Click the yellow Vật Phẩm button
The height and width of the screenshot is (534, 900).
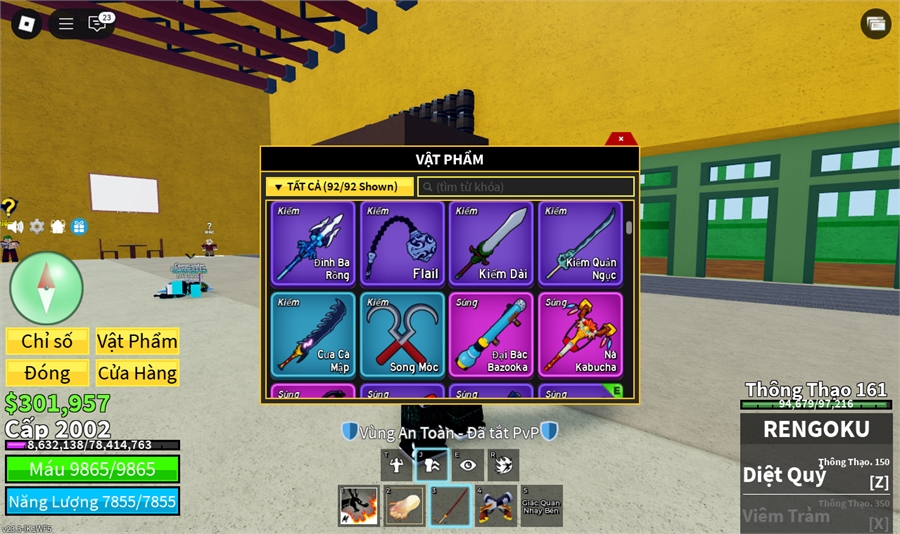(x=137, y=341)
